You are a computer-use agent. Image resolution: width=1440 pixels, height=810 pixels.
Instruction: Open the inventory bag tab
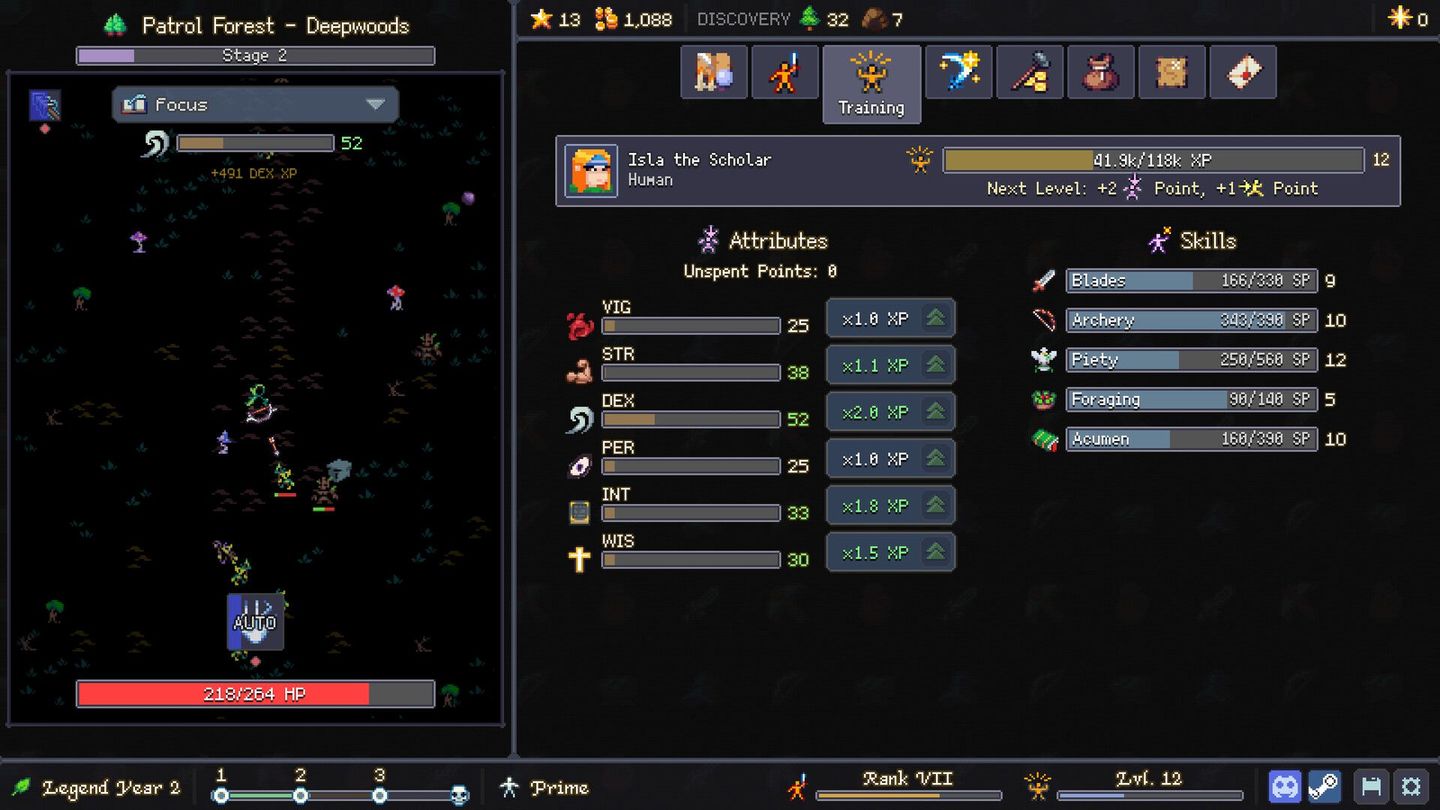tap(1100, 71)
